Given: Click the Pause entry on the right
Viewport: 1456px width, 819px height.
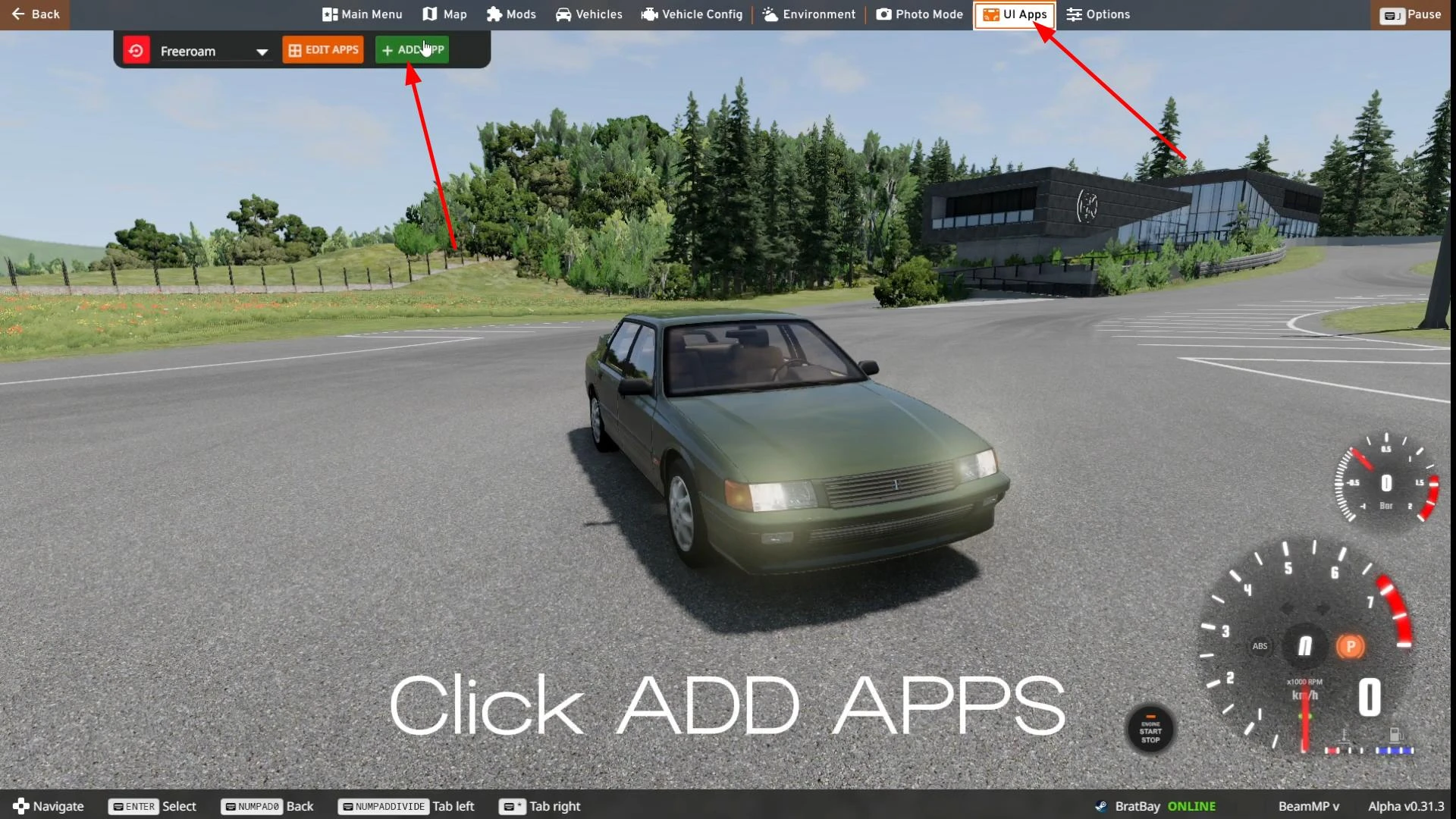Looking at the screenshot, I should coord(1412,14).
